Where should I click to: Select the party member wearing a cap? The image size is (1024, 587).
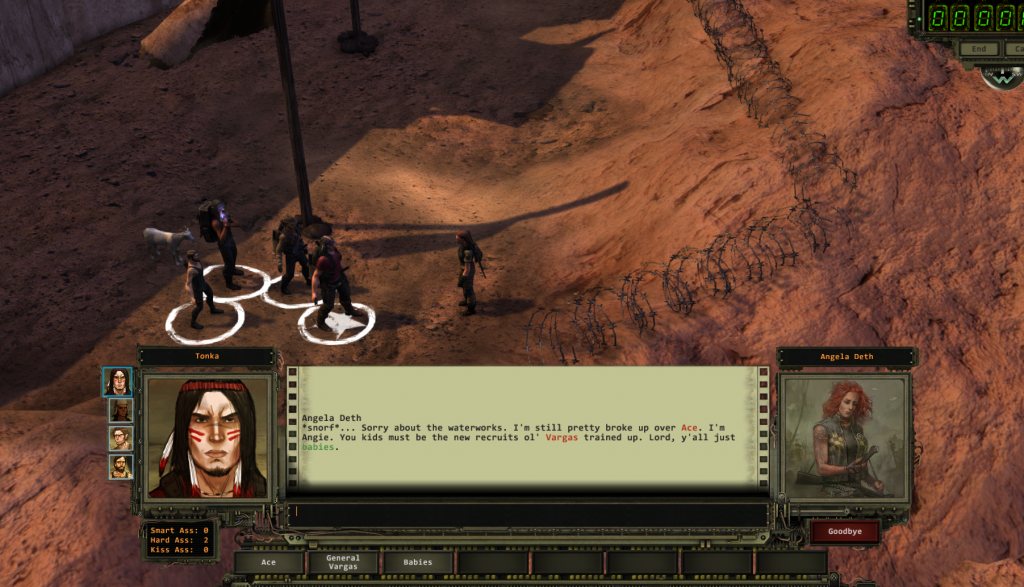120,410
